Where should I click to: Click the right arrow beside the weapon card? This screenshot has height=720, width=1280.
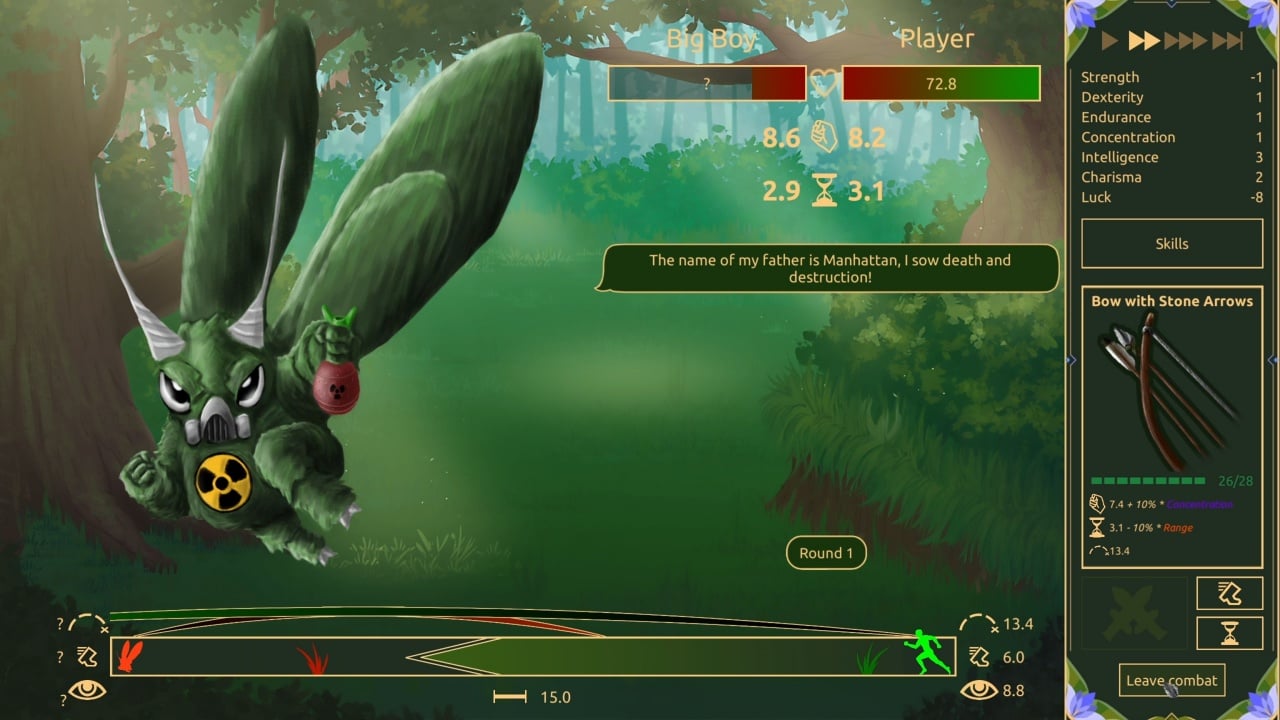(x=1272, y=360)
